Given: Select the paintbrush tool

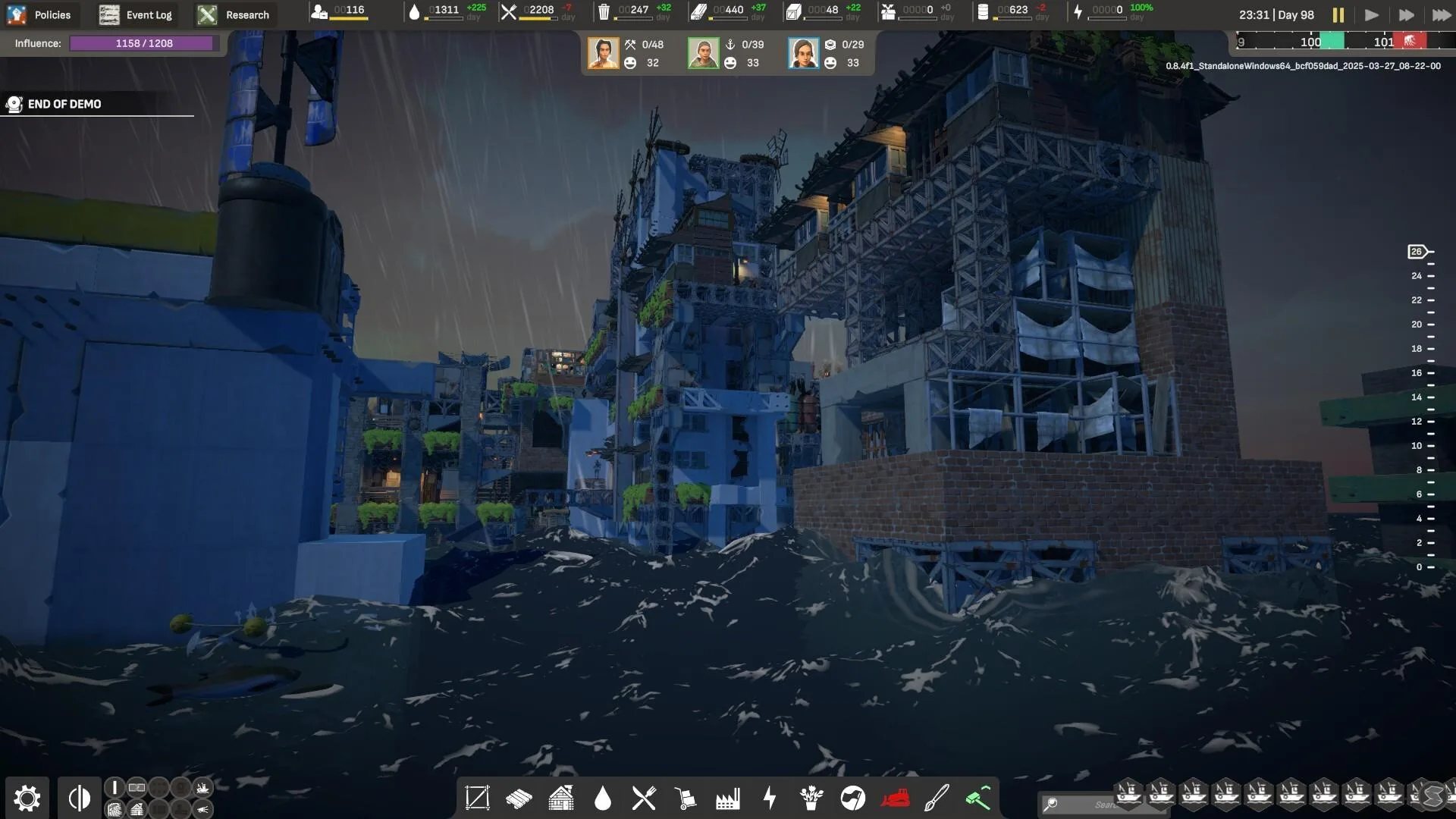Looking at the screenshot, I should [x=937, y=798].
